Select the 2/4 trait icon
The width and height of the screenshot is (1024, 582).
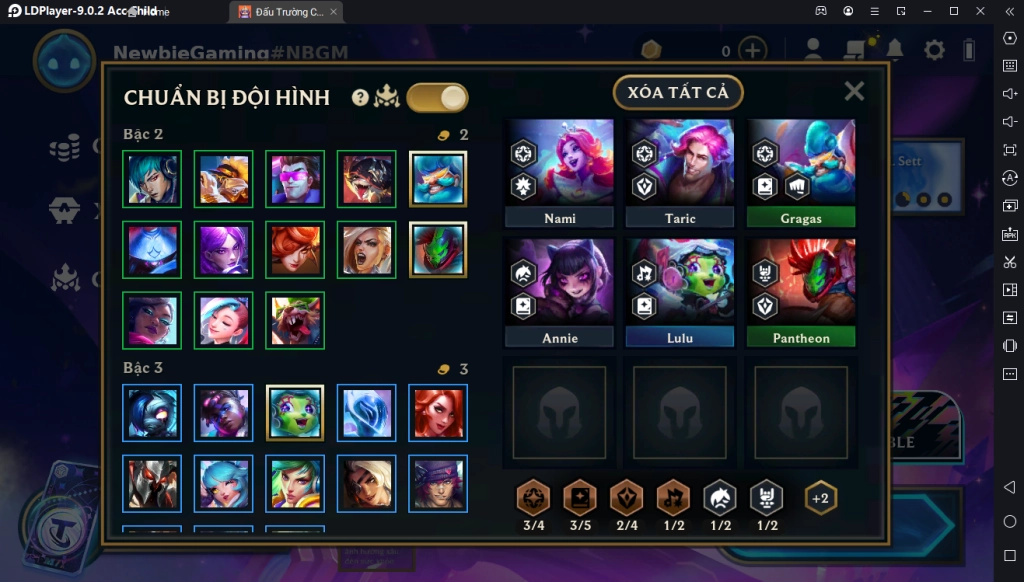pyautogui.click(x=627, y=497)
